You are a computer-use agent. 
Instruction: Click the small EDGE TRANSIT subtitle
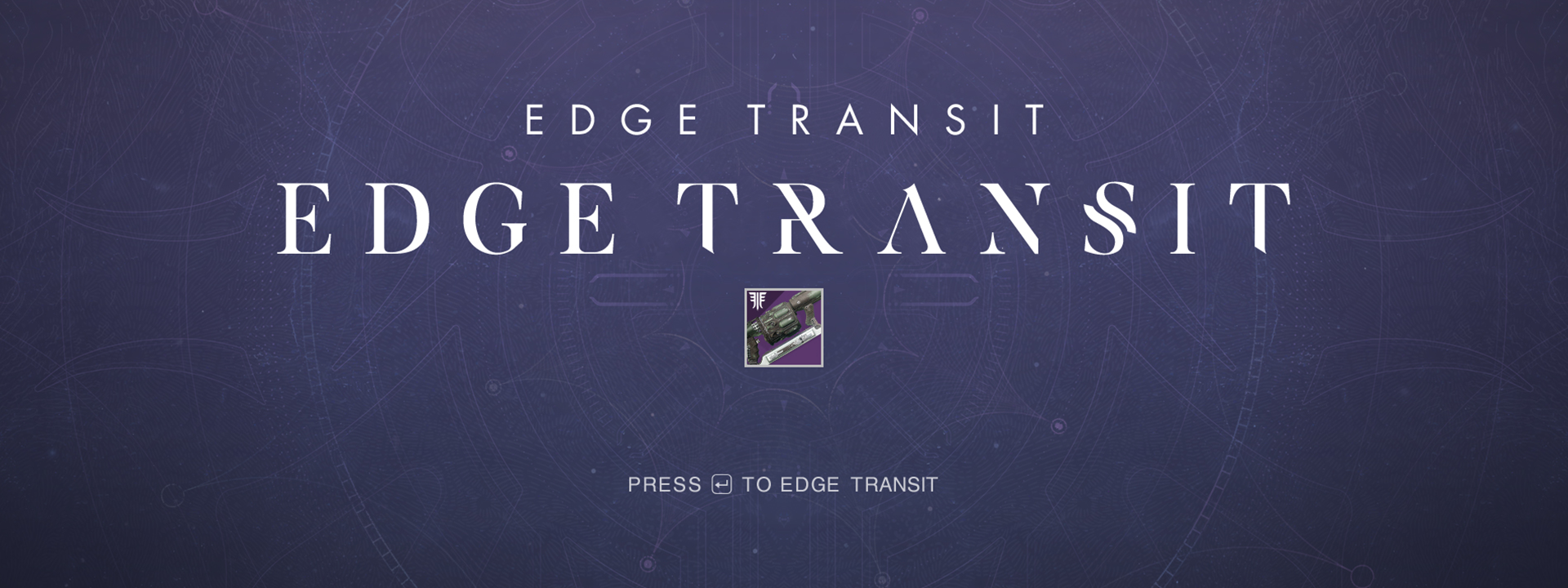[784, 117]
